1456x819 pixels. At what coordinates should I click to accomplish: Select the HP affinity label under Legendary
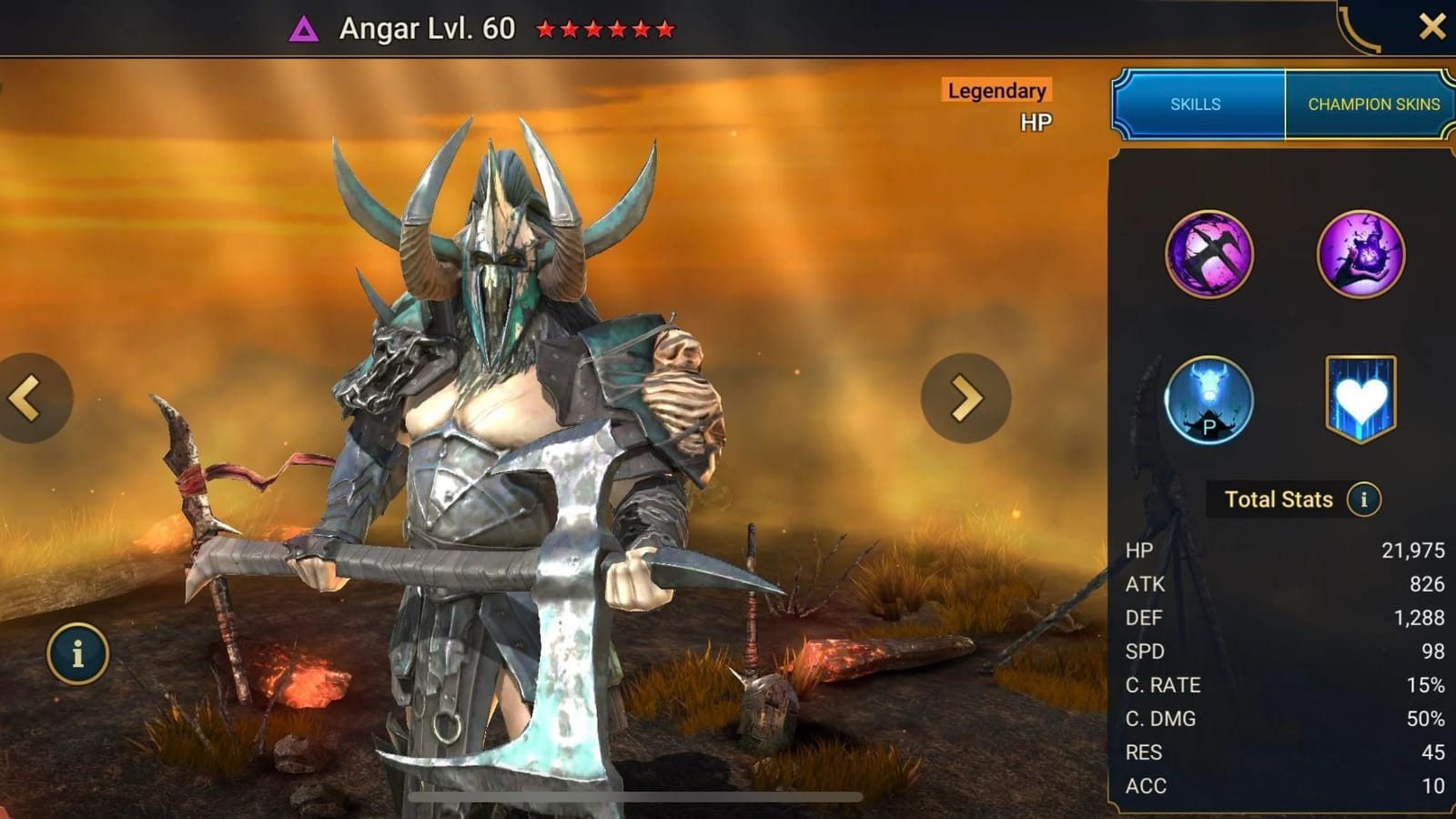(x=1037, y=120)
